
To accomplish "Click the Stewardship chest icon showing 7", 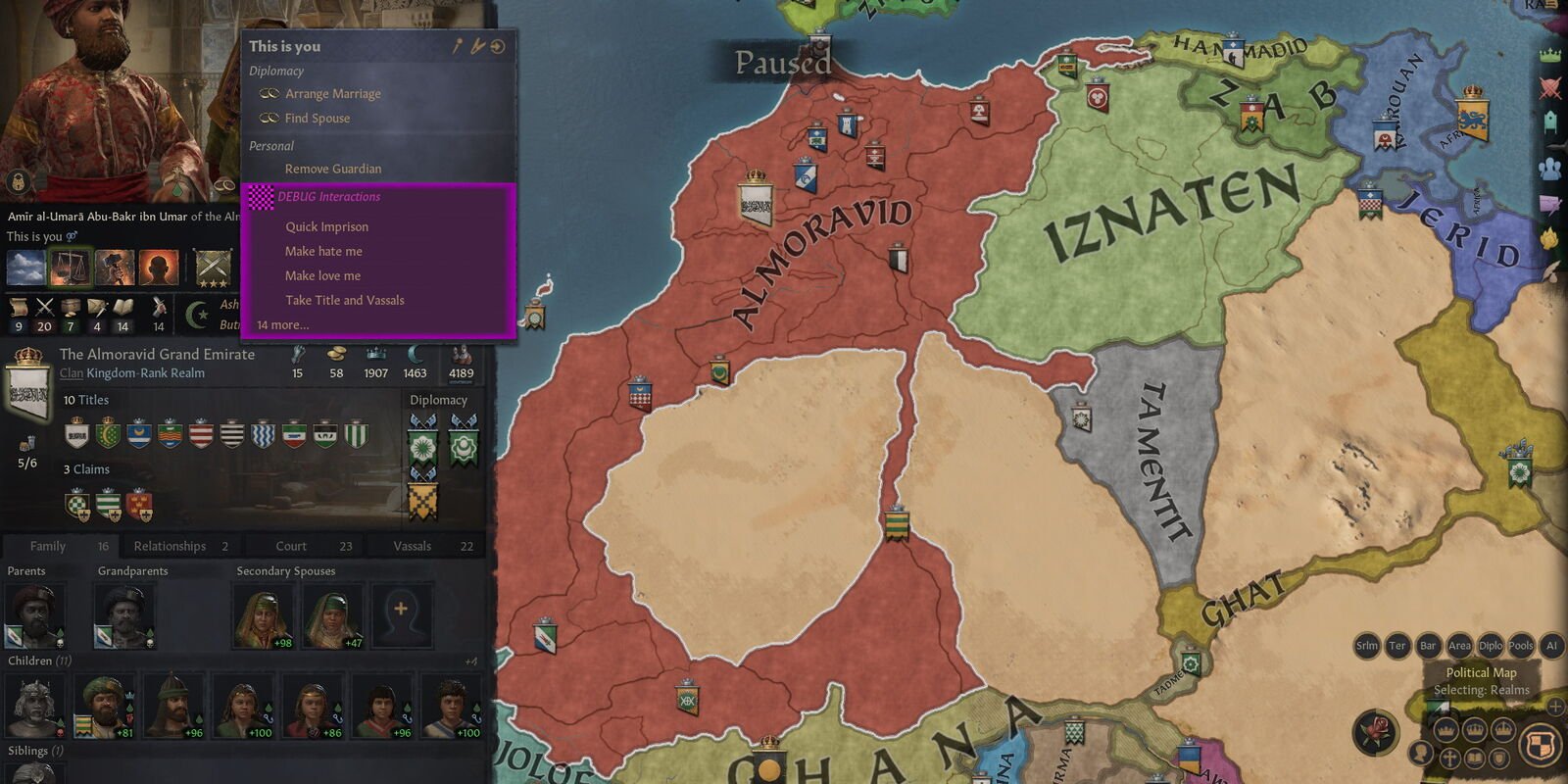I will pyautogui.click(x=69, y=306).
